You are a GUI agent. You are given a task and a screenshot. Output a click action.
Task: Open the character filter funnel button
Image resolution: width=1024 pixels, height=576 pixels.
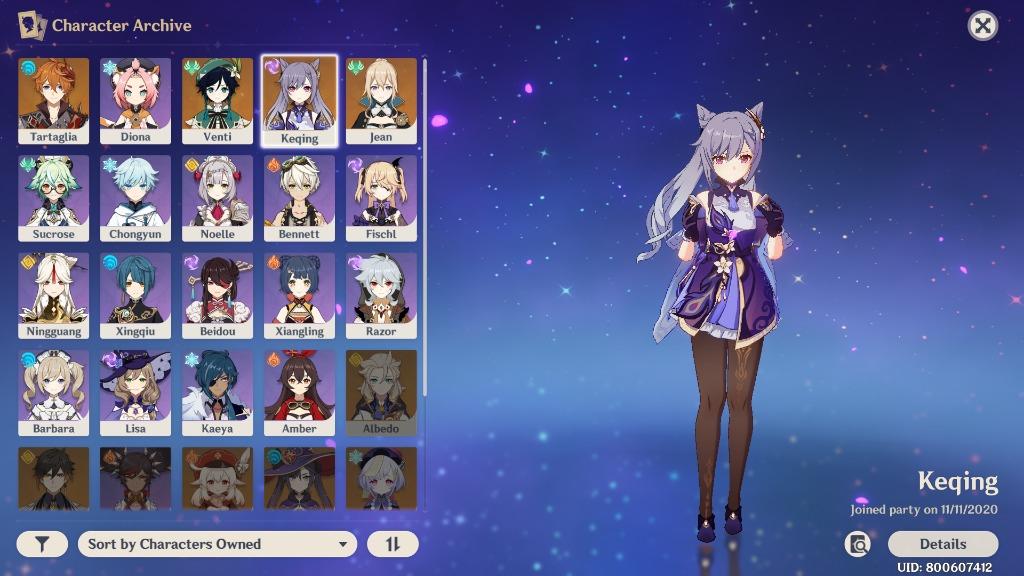coord(42,544)
